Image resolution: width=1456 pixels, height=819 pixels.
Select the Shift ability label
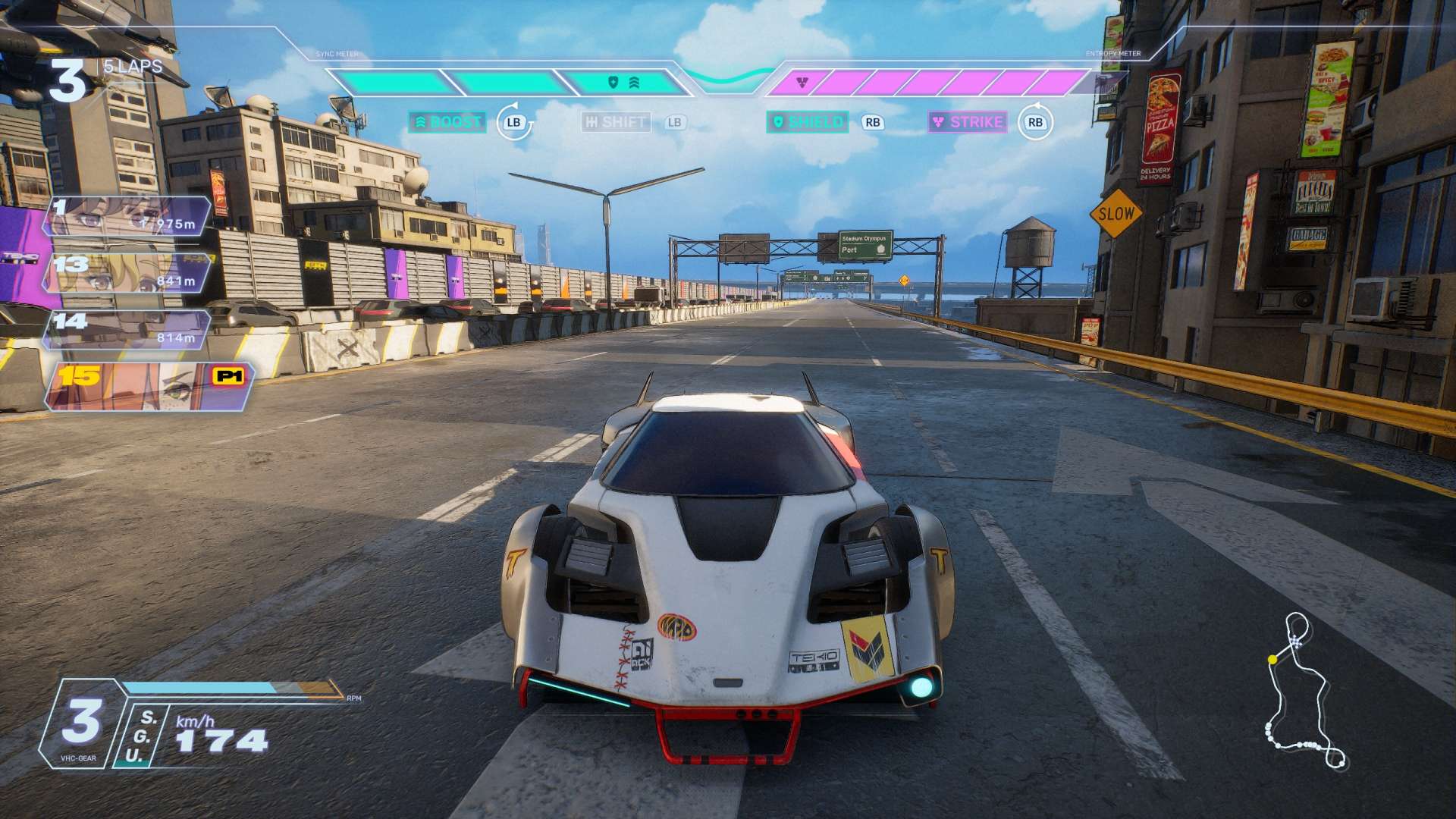pos(616,122)
